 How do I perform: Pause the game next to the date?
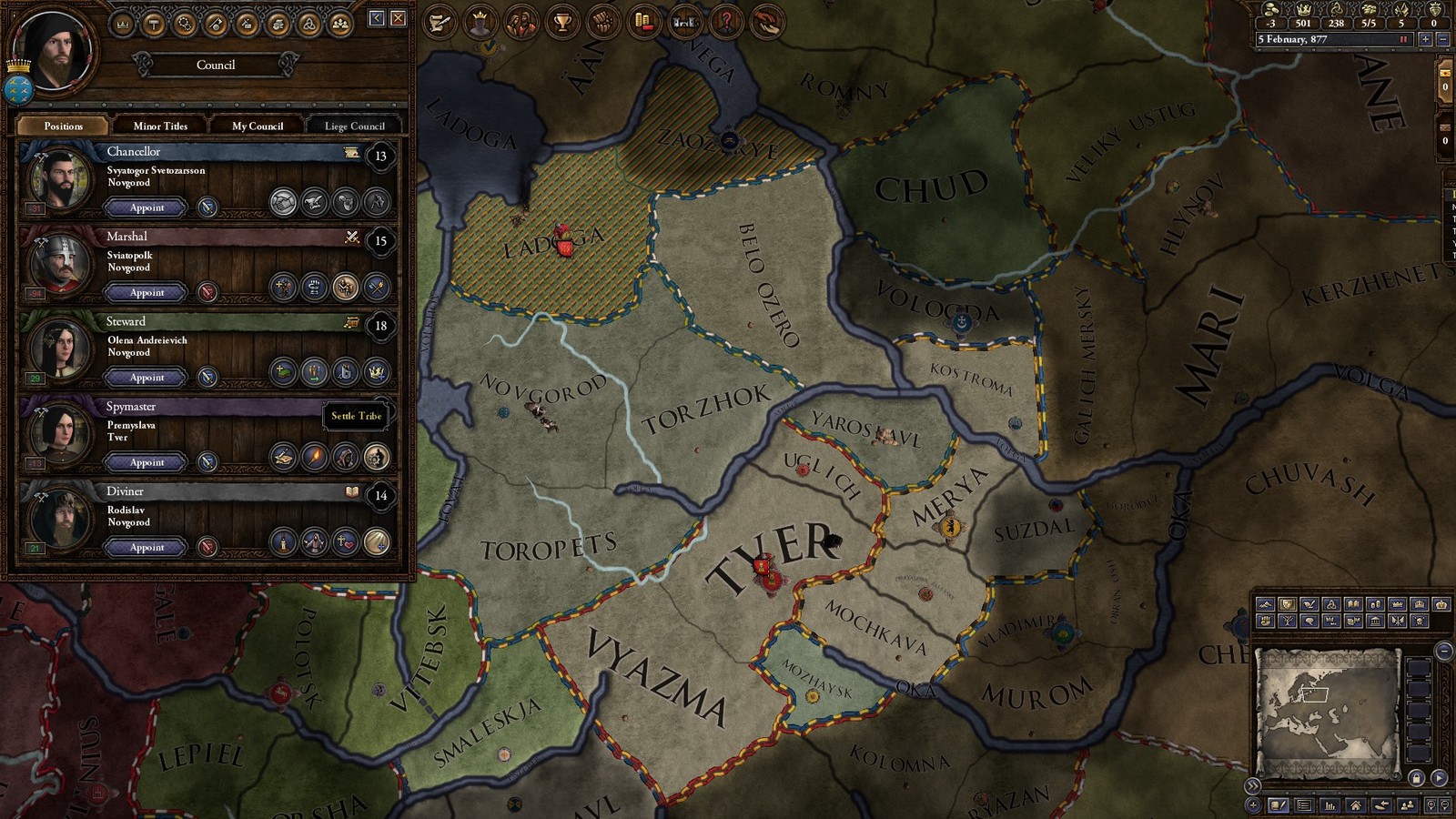pyautogui.click(x=1403, y=39)
